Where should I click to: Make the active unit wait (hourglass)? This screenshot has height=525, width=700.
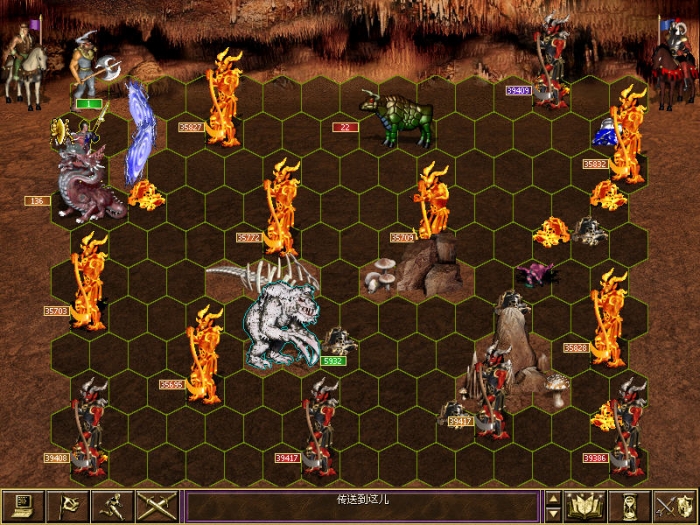pyautogui.click(x=631, y=506)
